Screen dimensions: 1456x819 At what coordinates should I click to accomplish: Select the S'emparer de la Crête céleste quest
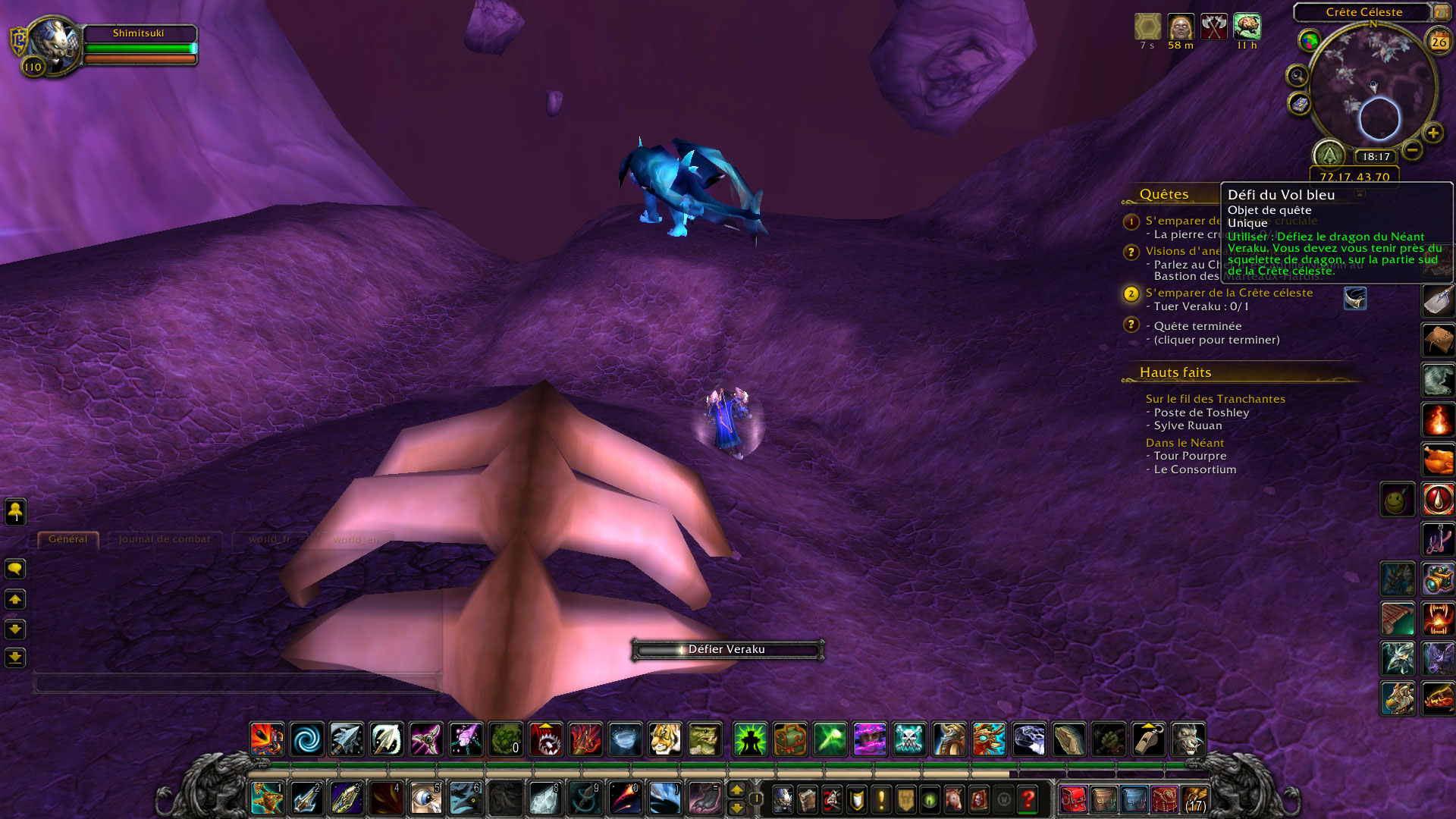pos(1228,293)
